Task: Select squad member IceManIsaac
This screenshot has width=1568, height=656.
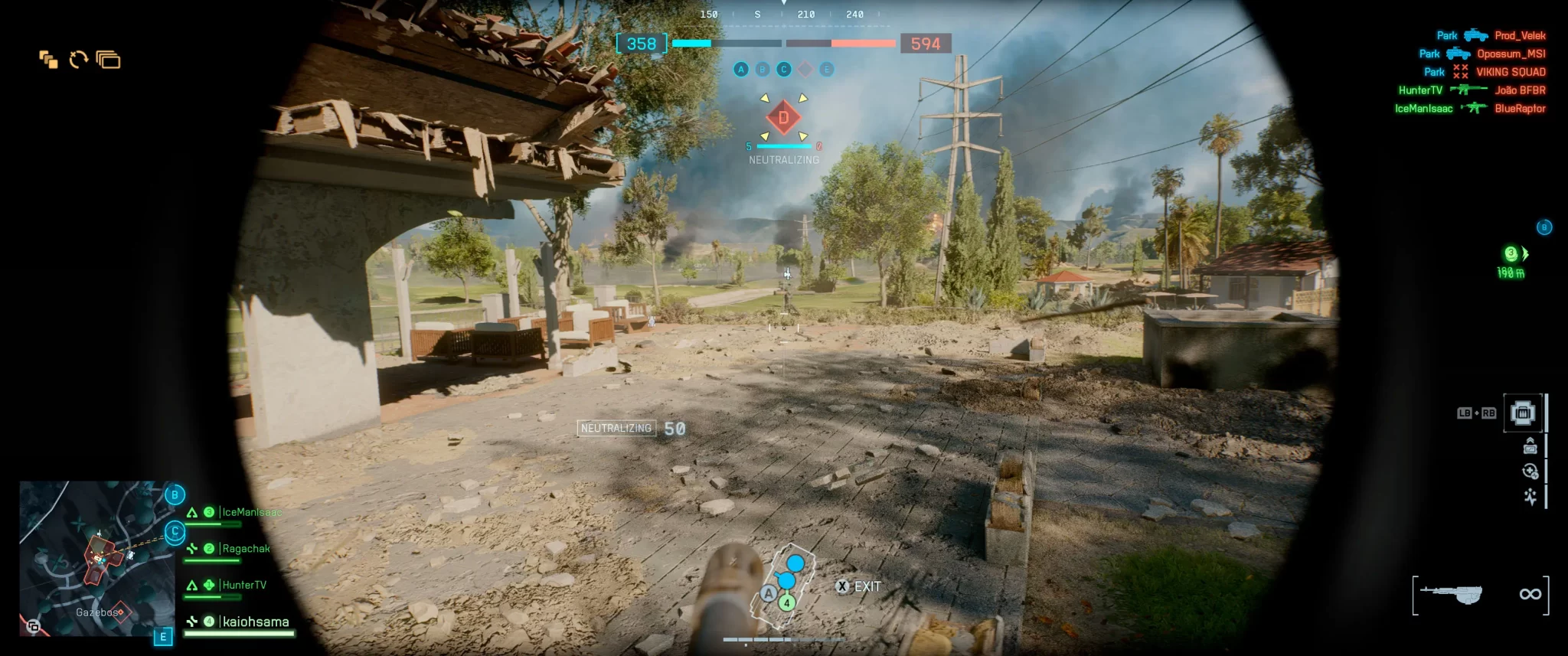Action: [x=250, y=512]
